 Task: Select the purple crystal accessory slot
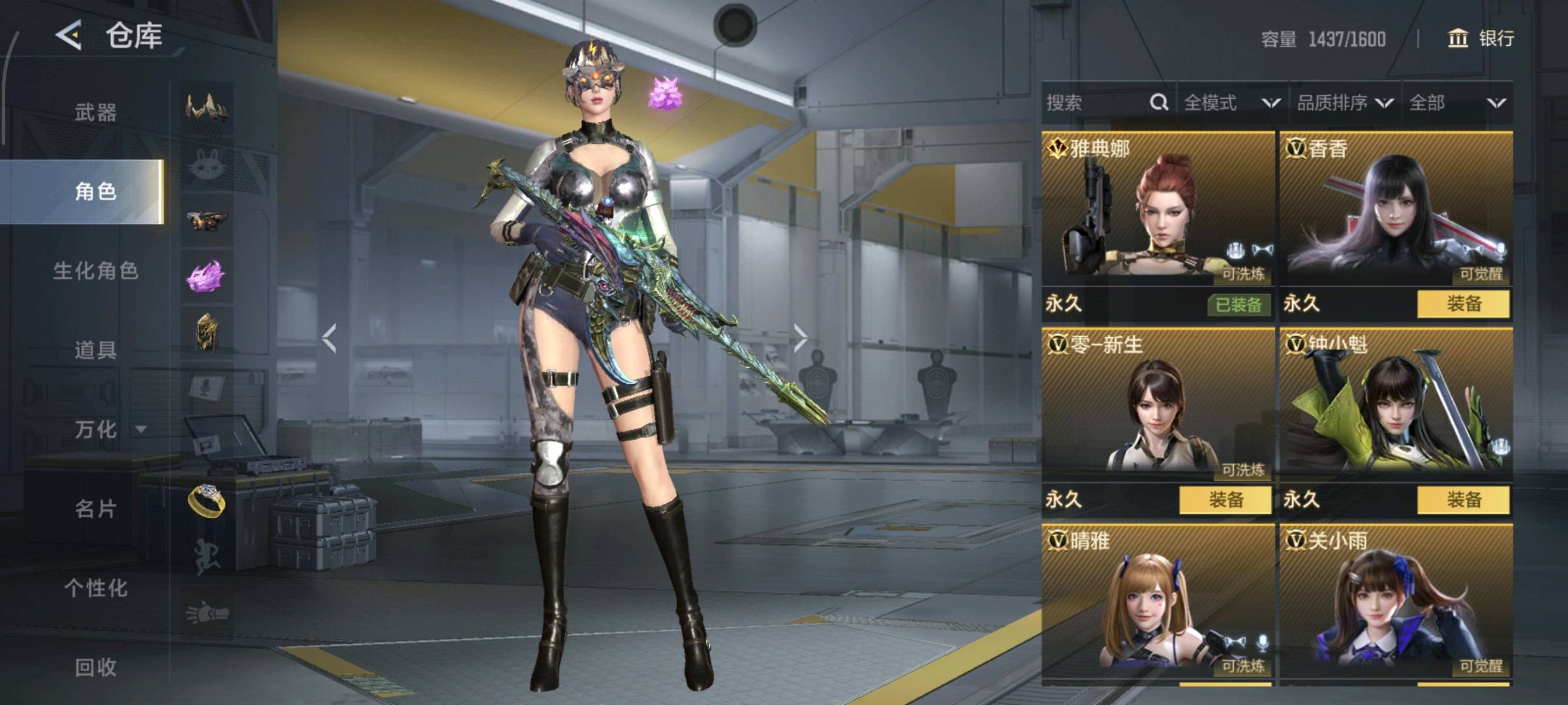[x=207, y=276]
